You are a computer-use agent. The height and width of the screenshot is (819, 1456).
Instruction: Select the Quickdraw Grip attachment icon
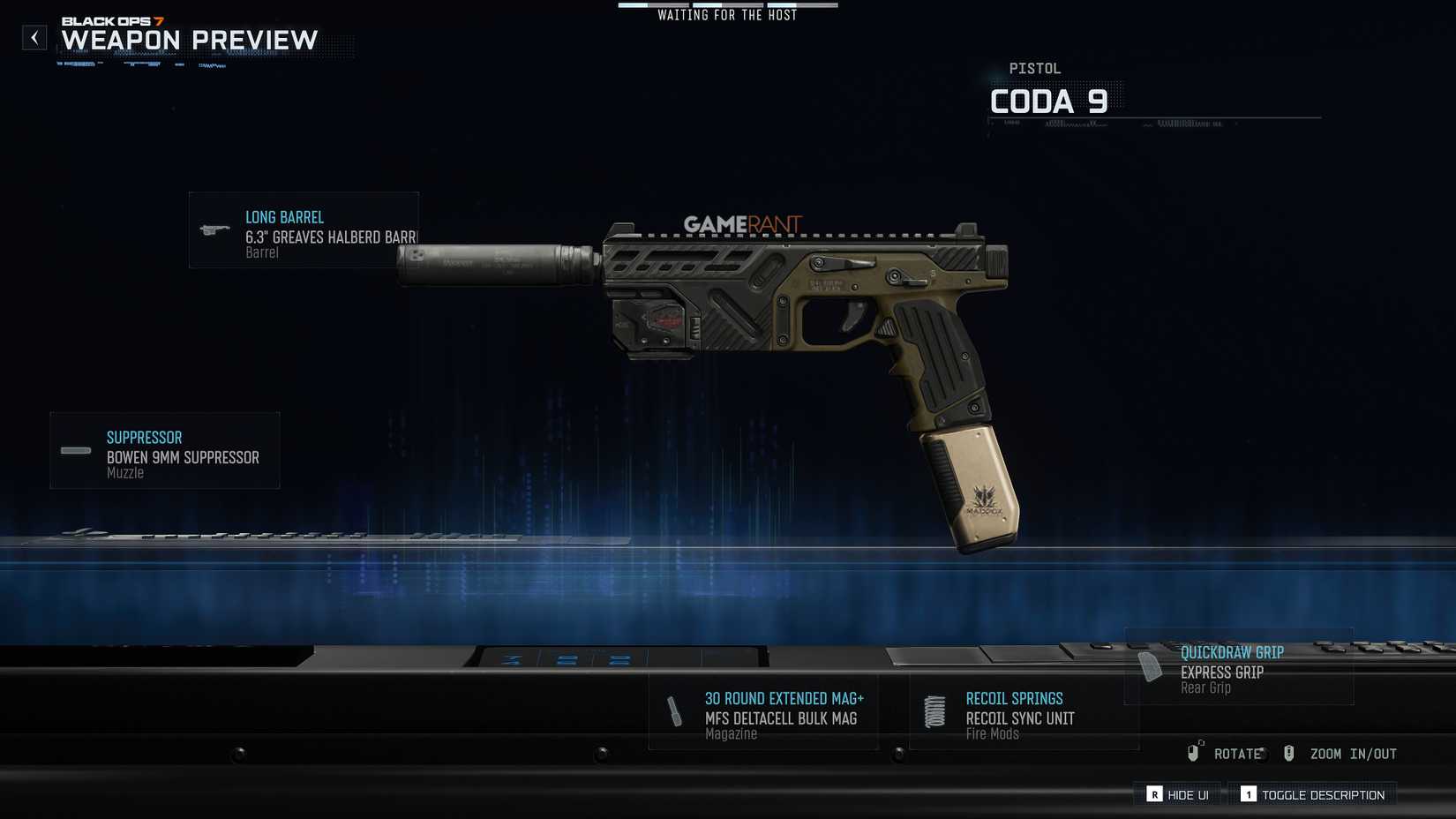click(1150, 667)
